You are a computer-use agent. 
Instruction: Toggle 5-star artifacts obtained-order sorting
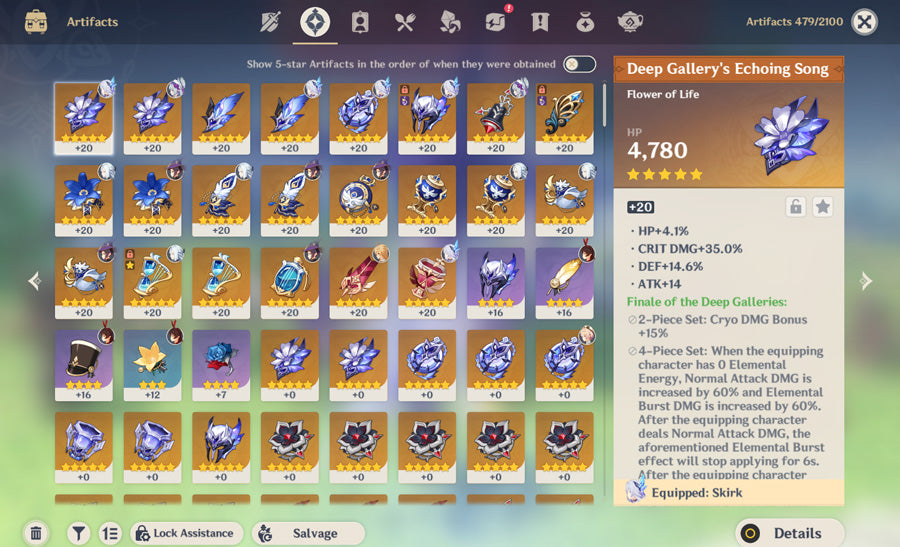click(579, 64)
